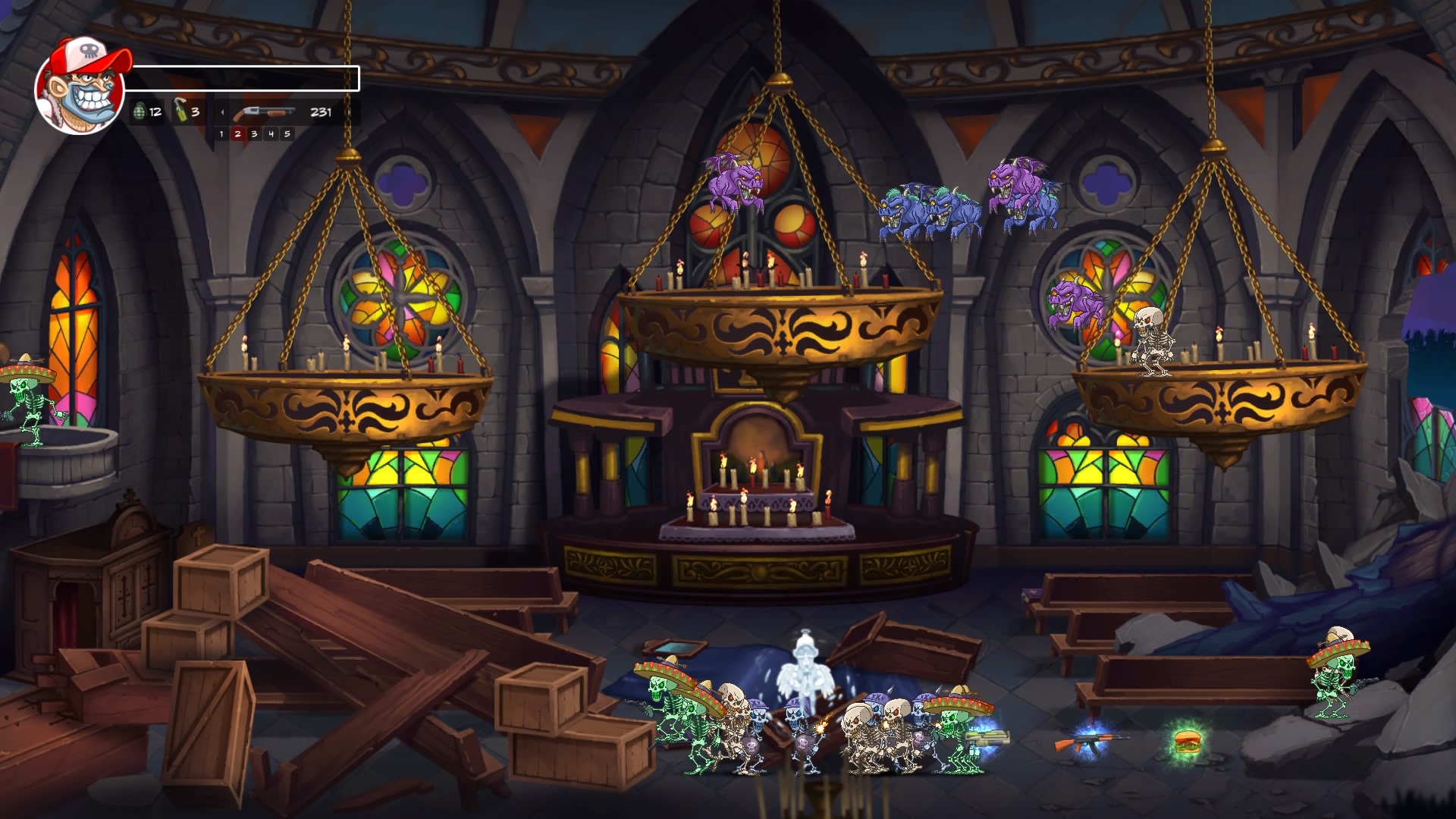
Task: Switch to the next weapon arrow
Action: point(349,112)
